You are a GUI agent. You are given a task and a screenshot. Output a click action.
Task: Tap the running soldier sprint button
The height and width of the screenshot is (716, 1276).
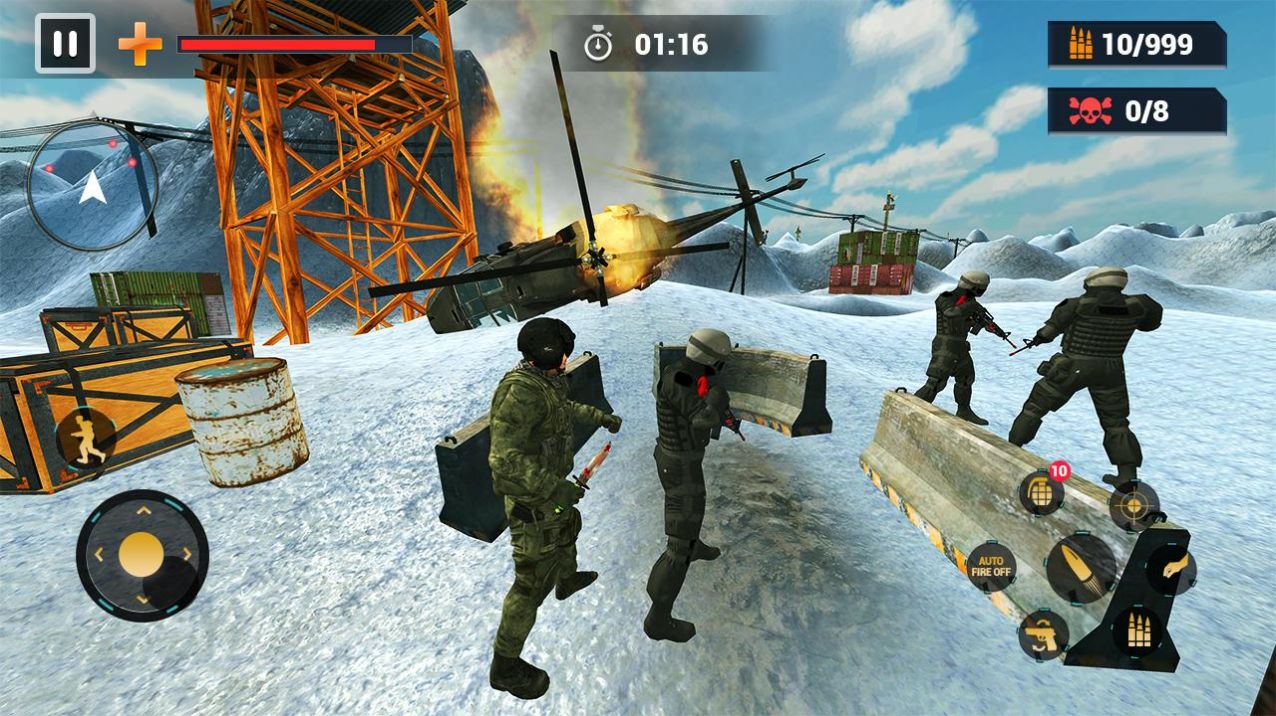click(86, 438)
